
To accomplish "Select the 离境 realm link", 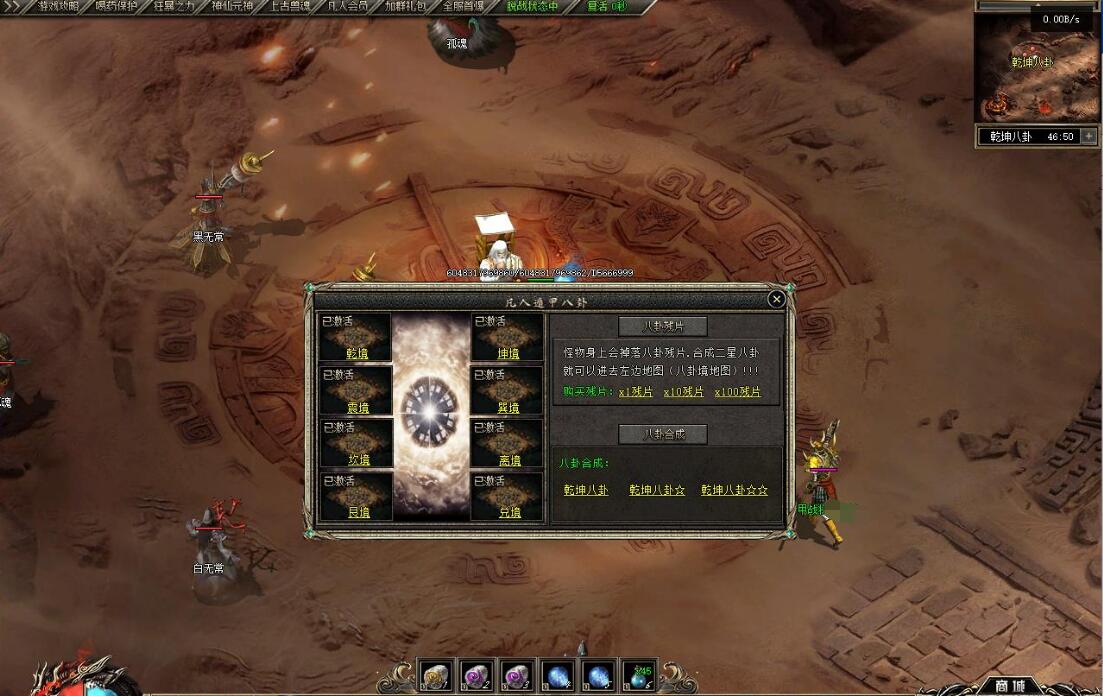I will point(509,460).
